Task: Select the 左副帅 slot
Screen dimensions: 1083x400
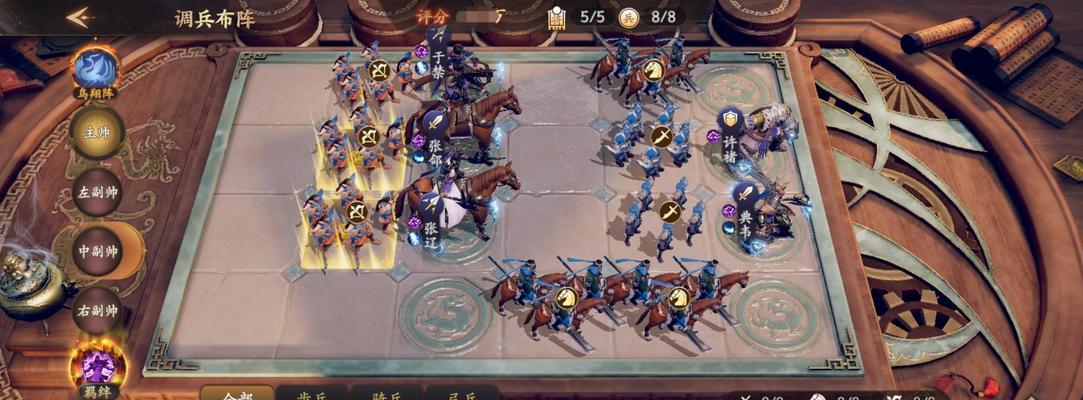Action: (97, 192)
